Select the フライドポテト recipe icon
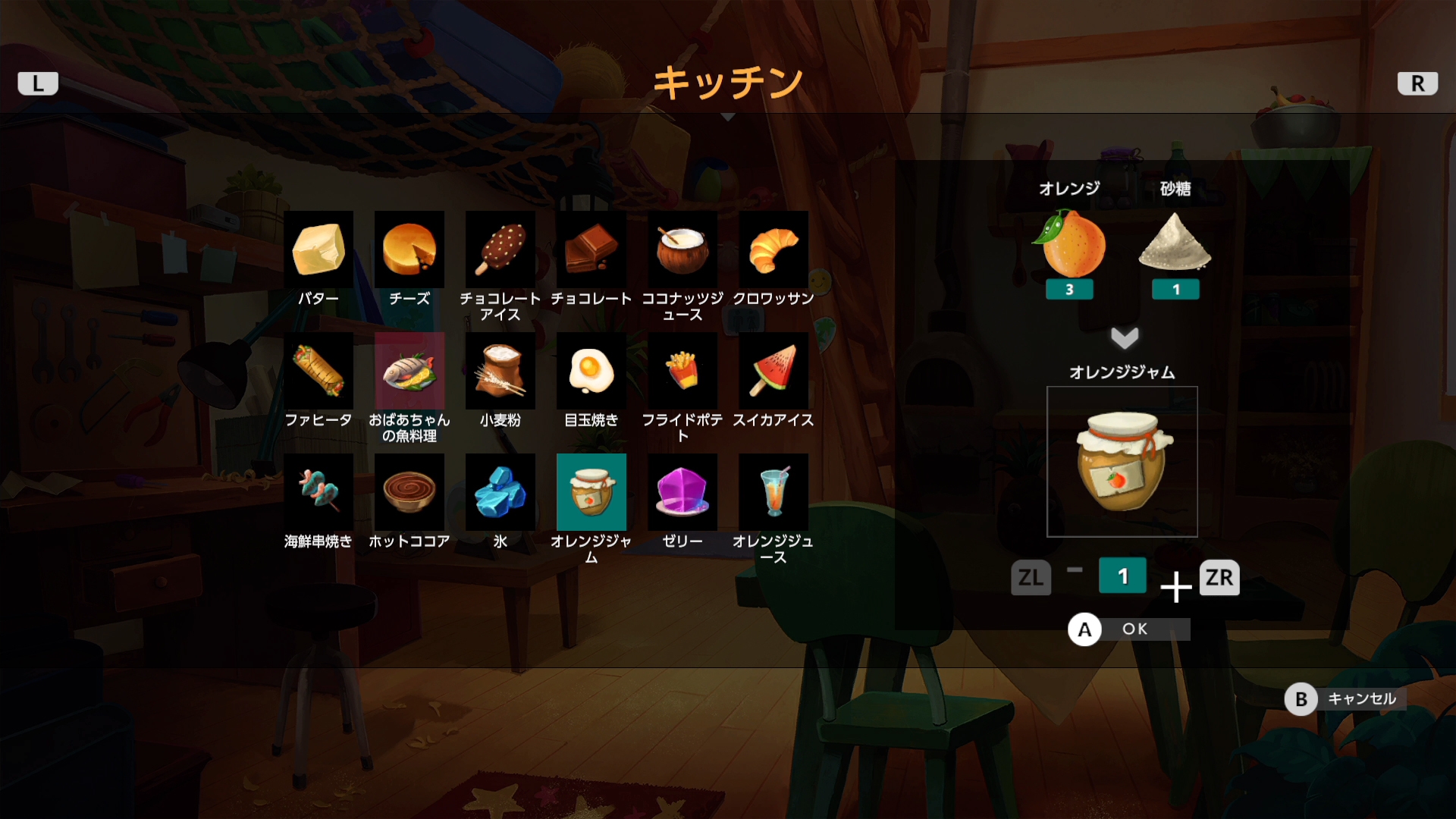 click(x=682, y=372)
